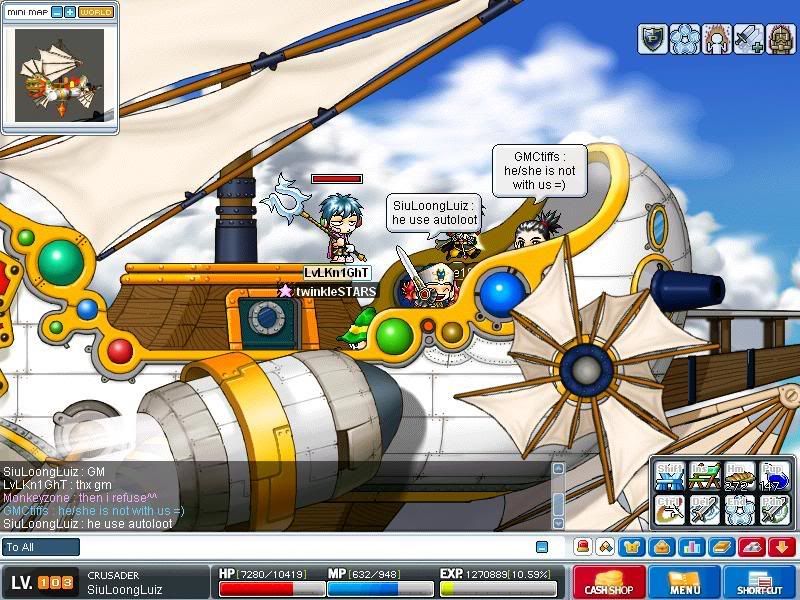Click the minimap's minus button

coord(56,12)
